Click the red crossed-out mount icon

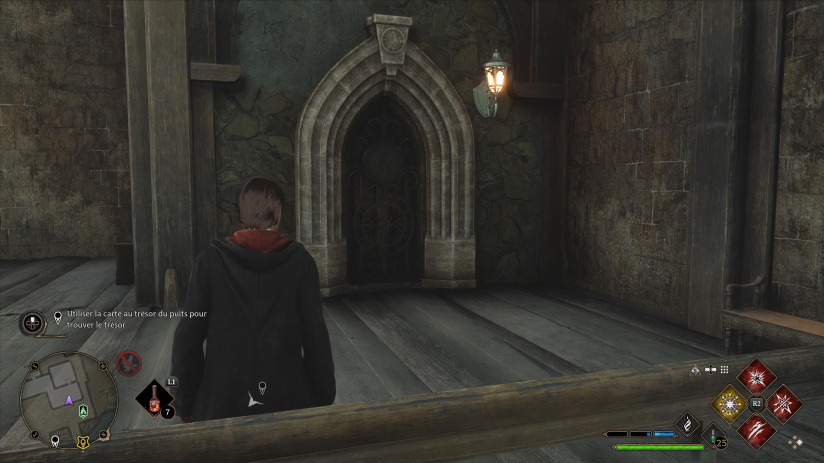pyautogui.click(x=128, y=363)
